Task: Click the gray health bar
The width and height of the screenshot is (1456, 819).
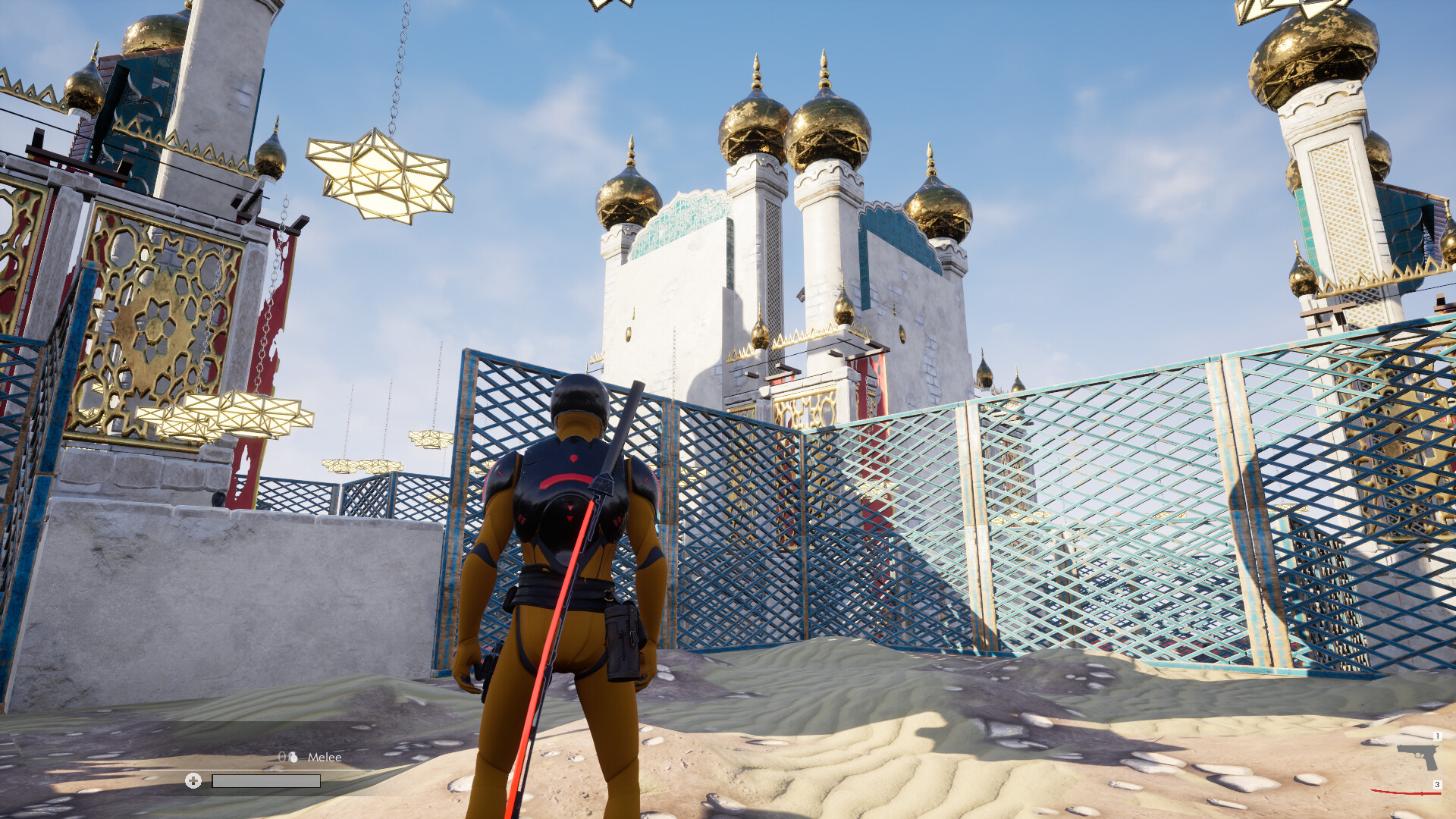Action: 265,783
